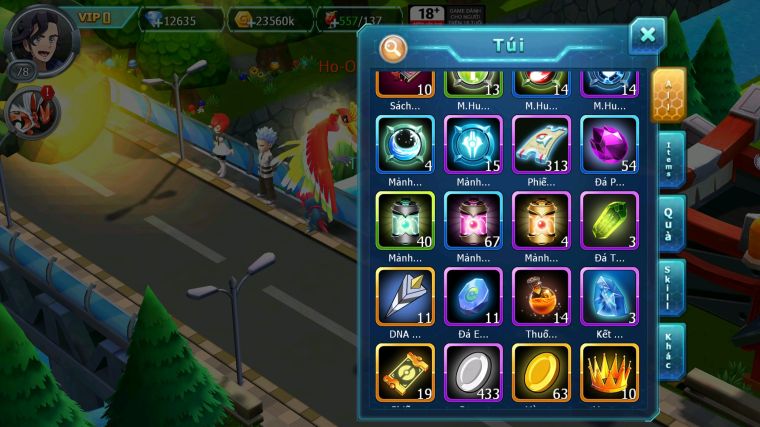Add diamonds via the diamond currency plus
Viewport: 760px width, 427px height.
tap(152, 20)
